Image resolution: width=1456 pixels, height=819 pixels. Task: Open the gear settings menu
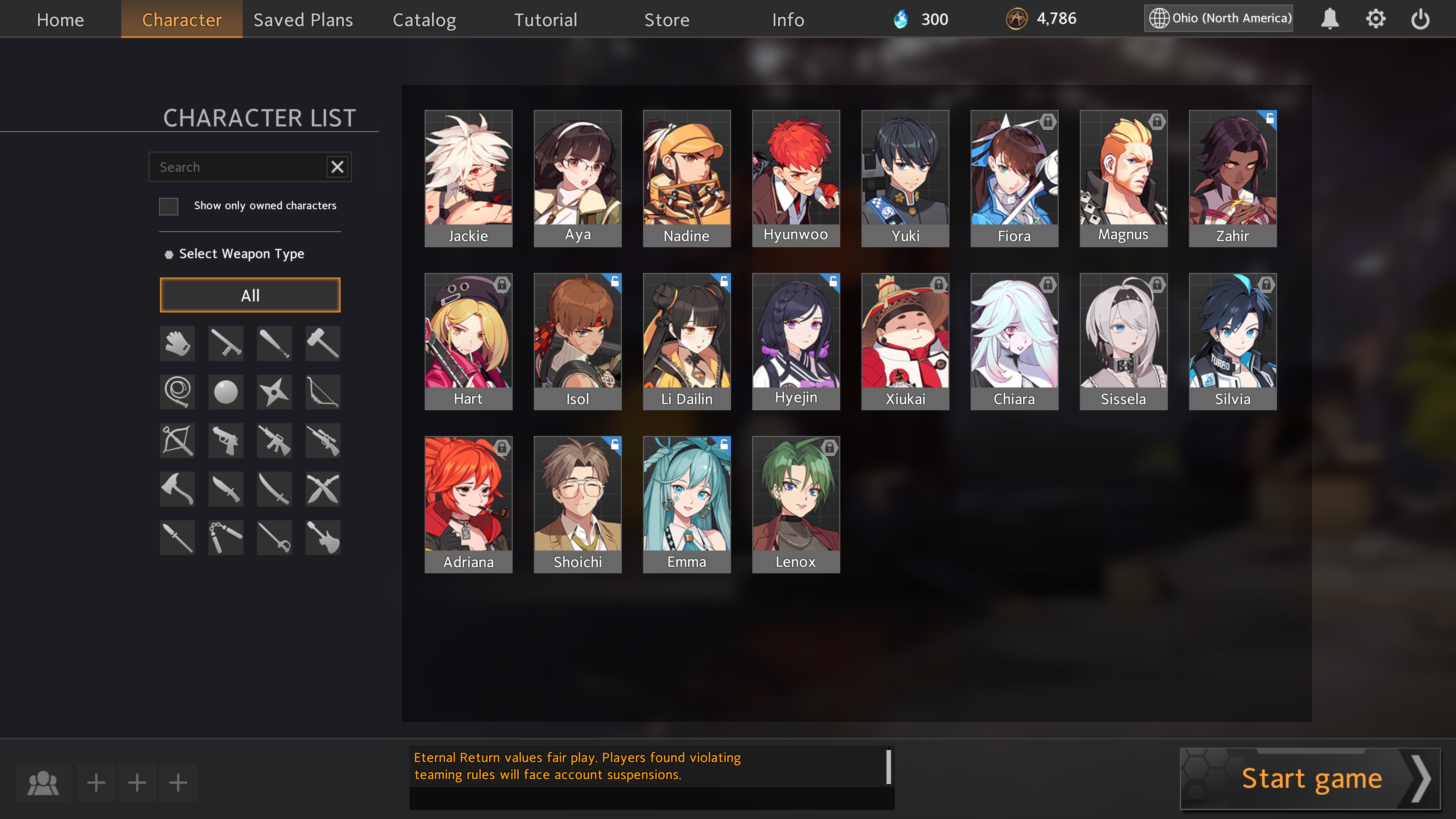1375,19
